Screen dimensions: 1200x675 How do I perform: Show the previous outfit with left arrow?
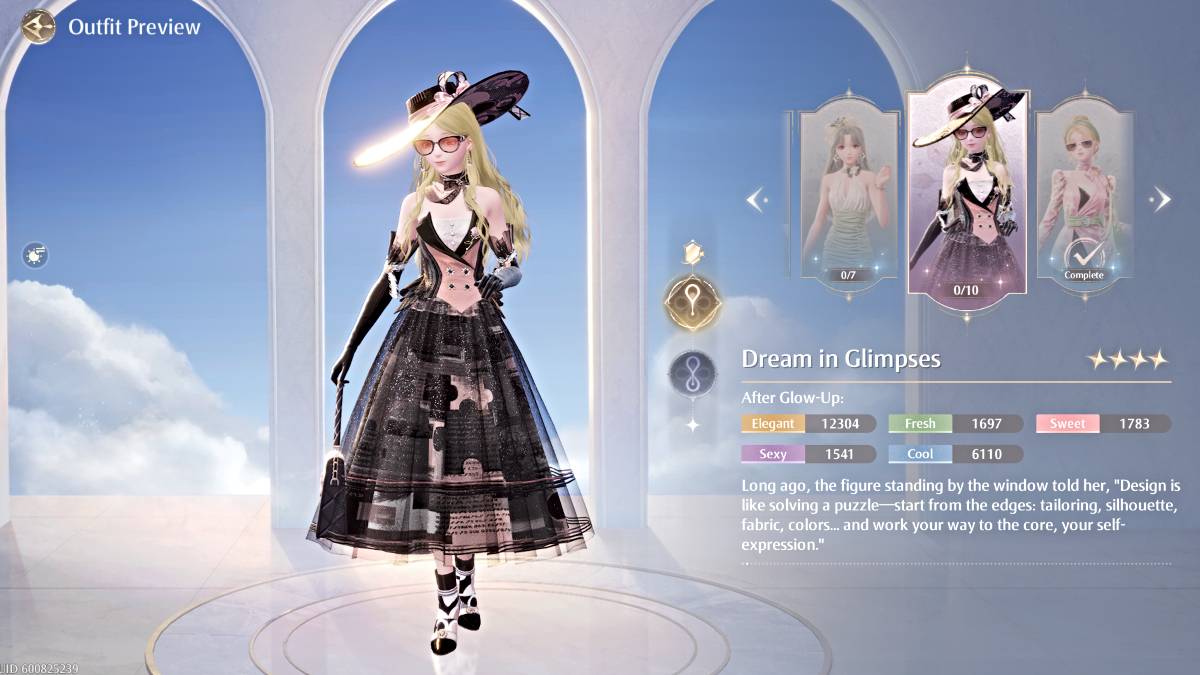757,199
